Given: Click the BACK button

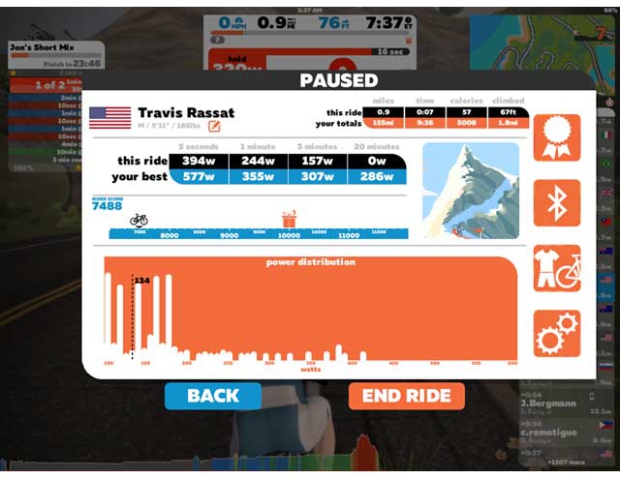Looking at the screenshot, I should tap(213, 396).
